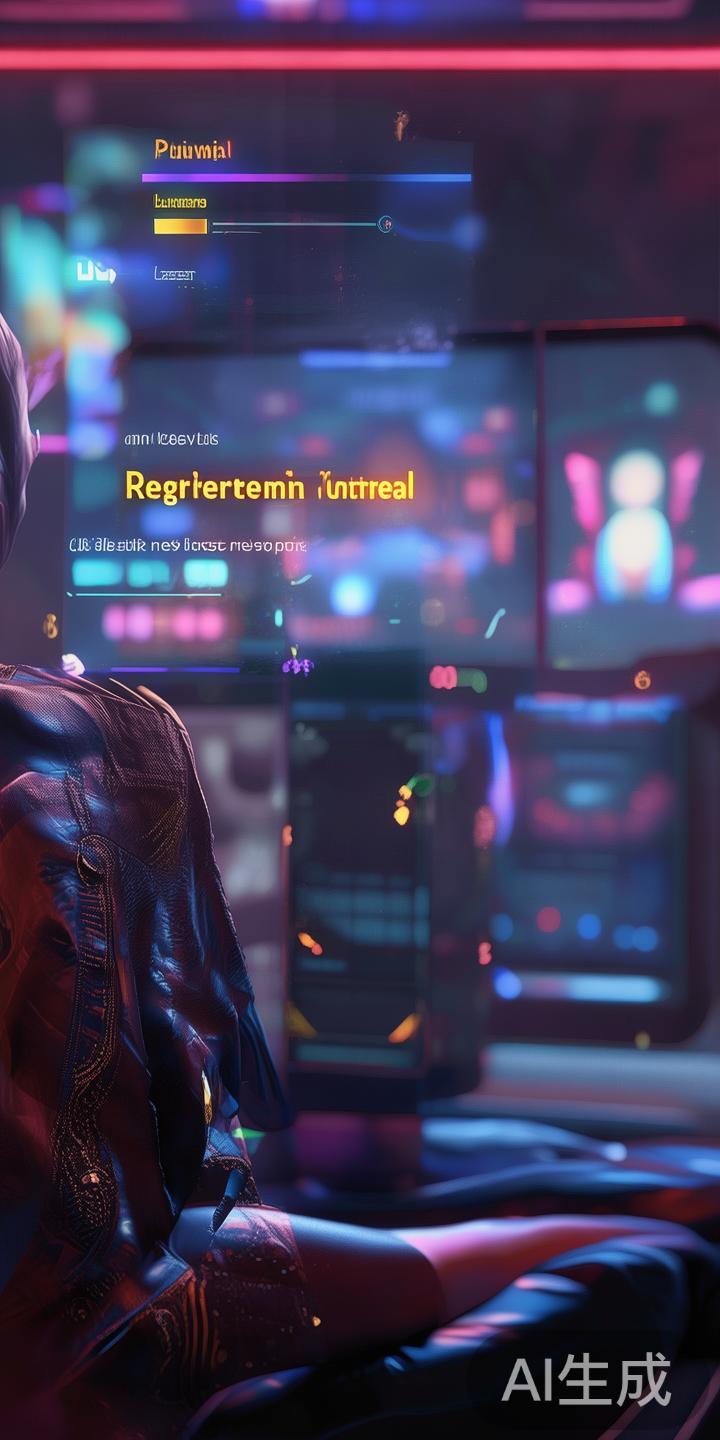The image size is (720, 1440).
Task: Click the yellow filled segment of the slider
Action: click(180, 227)
